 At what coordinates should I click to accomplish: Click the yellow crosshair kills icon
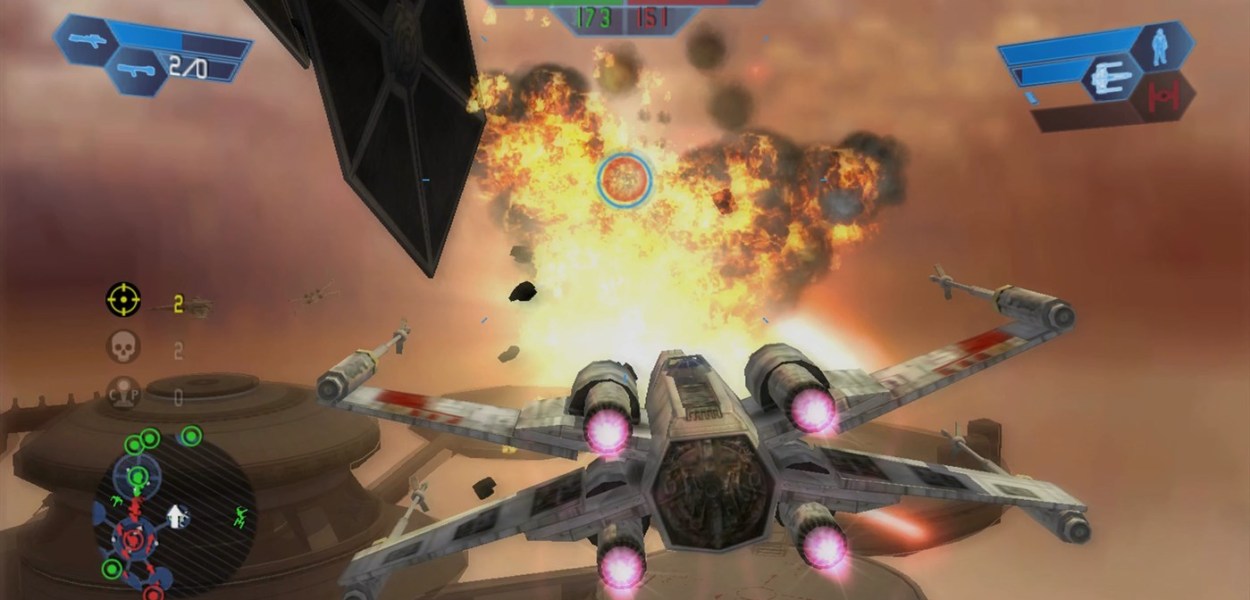click(124, 299)
